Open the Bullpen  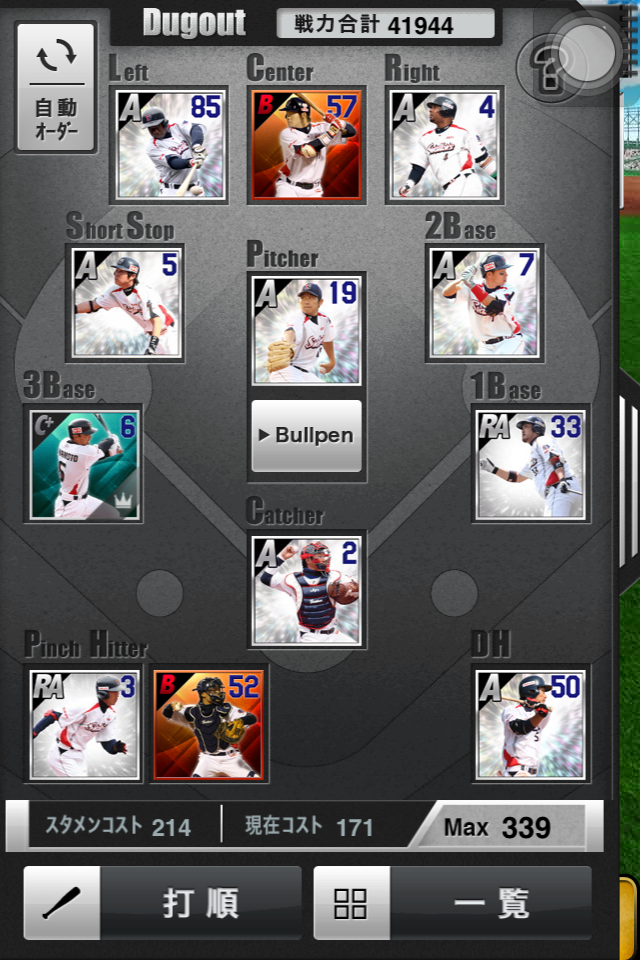[306, 436]
